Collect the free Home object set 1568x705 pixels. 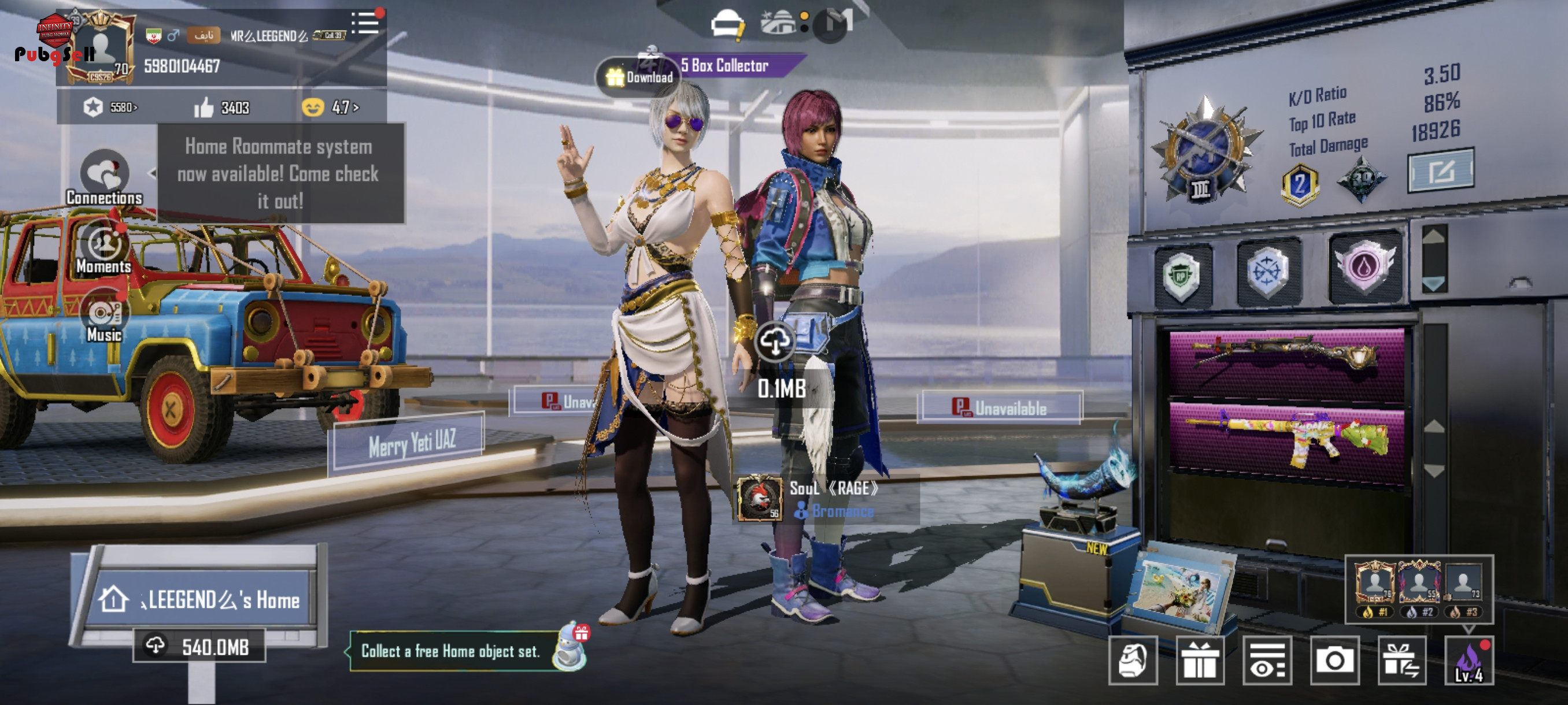coord(451,651)
